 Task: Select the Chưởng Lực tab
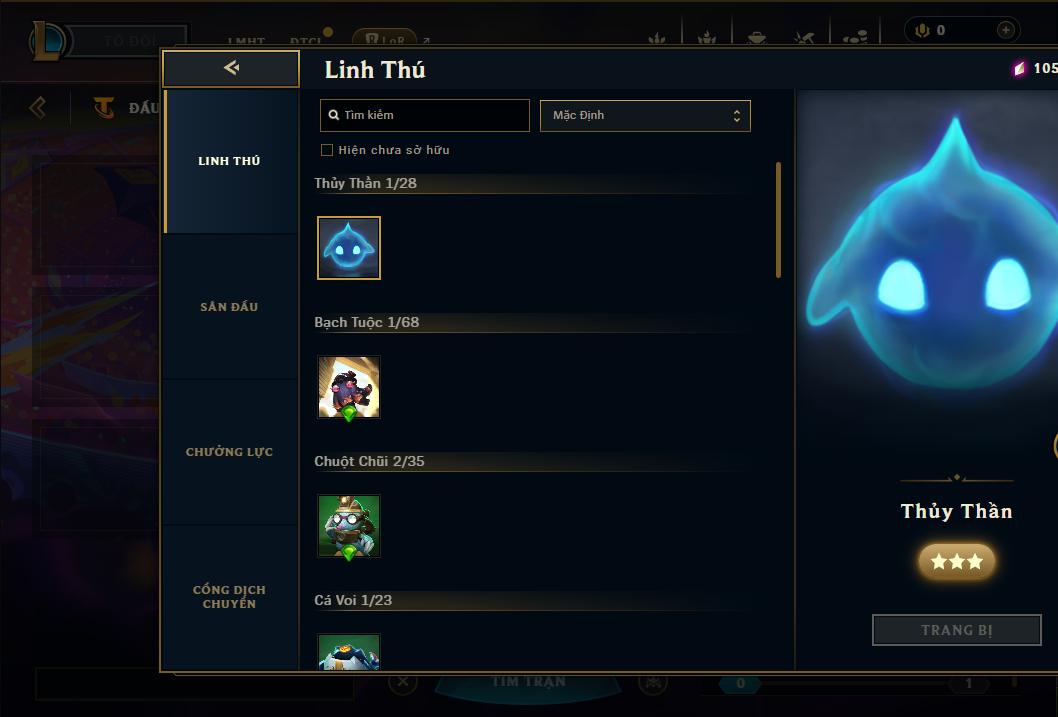click(x=229, y=452)
